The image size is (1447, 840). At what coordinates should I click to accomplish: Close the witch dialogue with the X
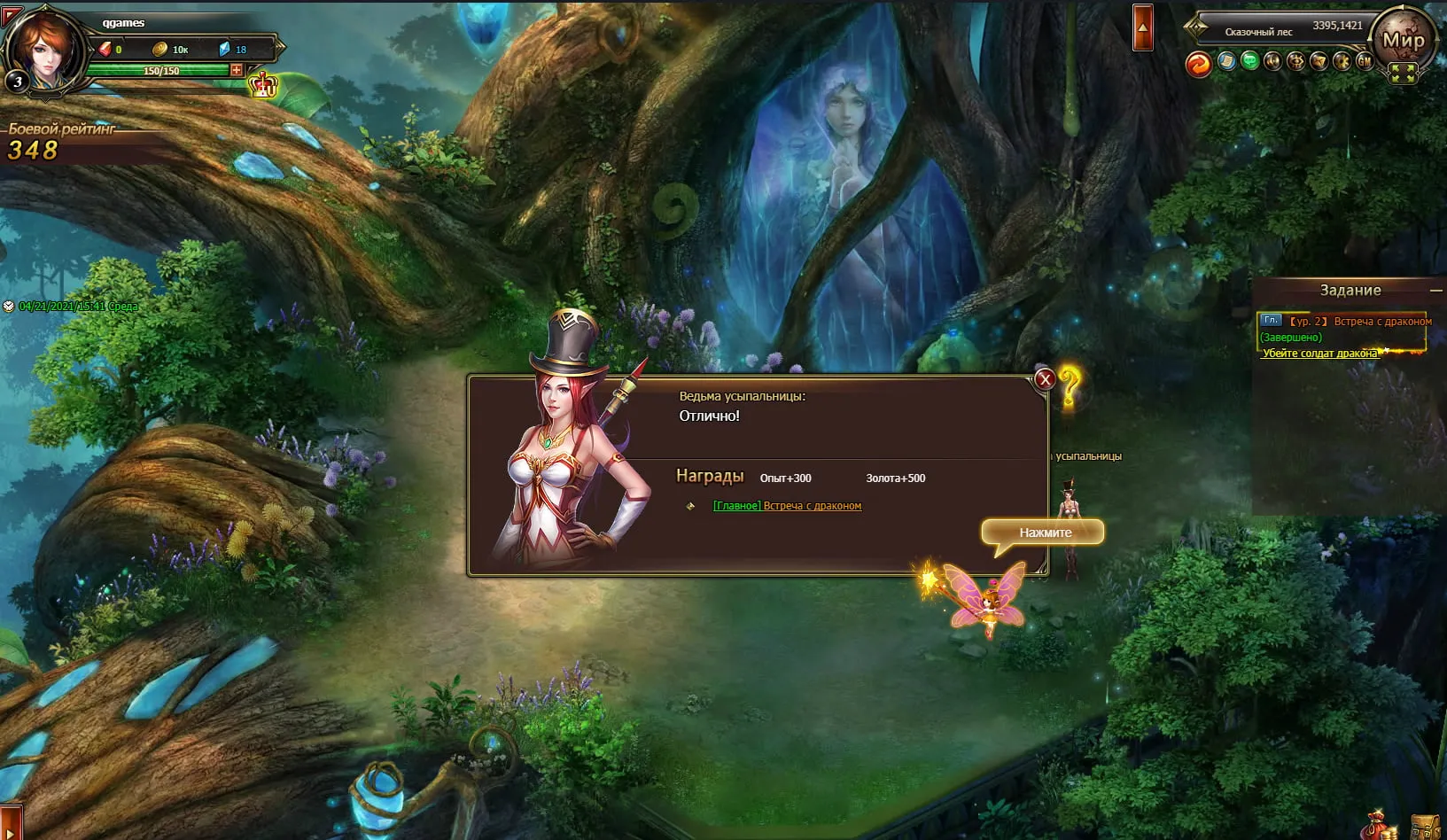click(1045, 379)
